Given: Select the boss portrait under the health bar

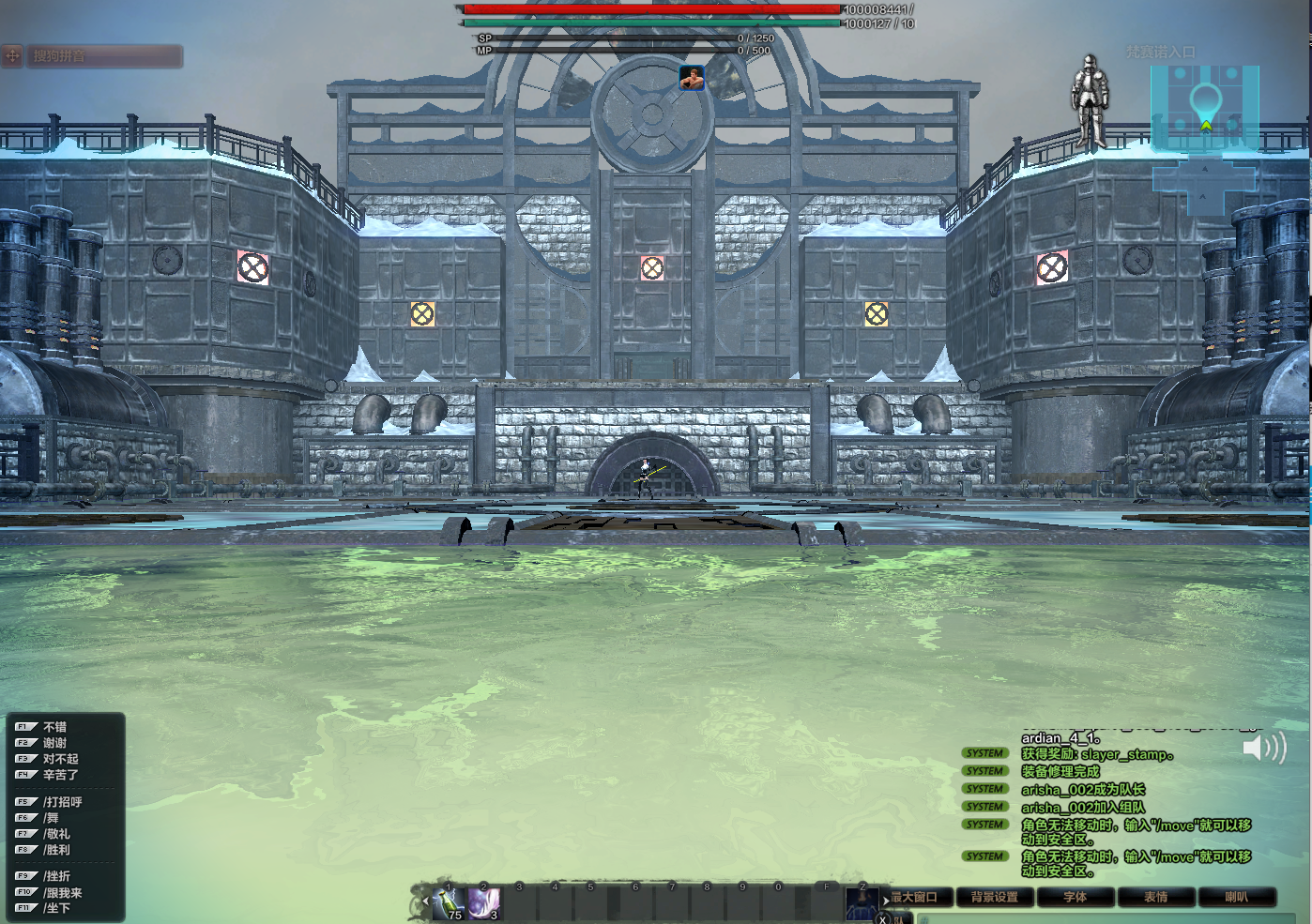Looking at the screenshot, I should click(692, 79).
